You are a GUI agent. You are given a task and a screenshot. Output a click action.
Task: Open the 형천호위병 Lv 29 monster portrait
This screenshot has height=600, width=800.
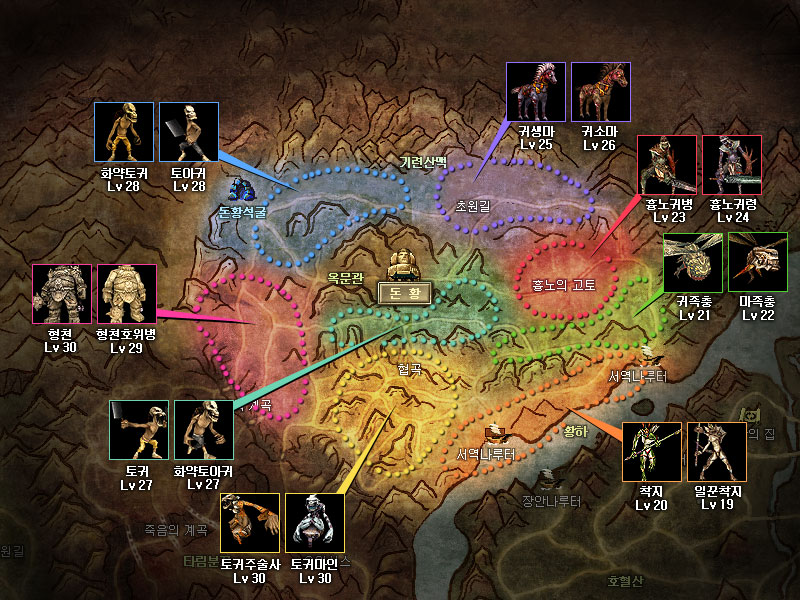pyautogui.click(x=127, y=294)
